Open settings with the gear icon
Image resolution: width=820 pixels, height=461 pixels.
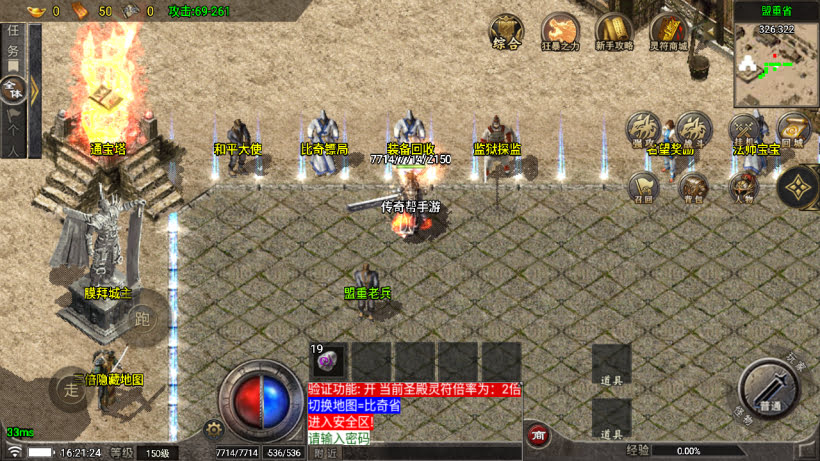click(x=212, y=429)
